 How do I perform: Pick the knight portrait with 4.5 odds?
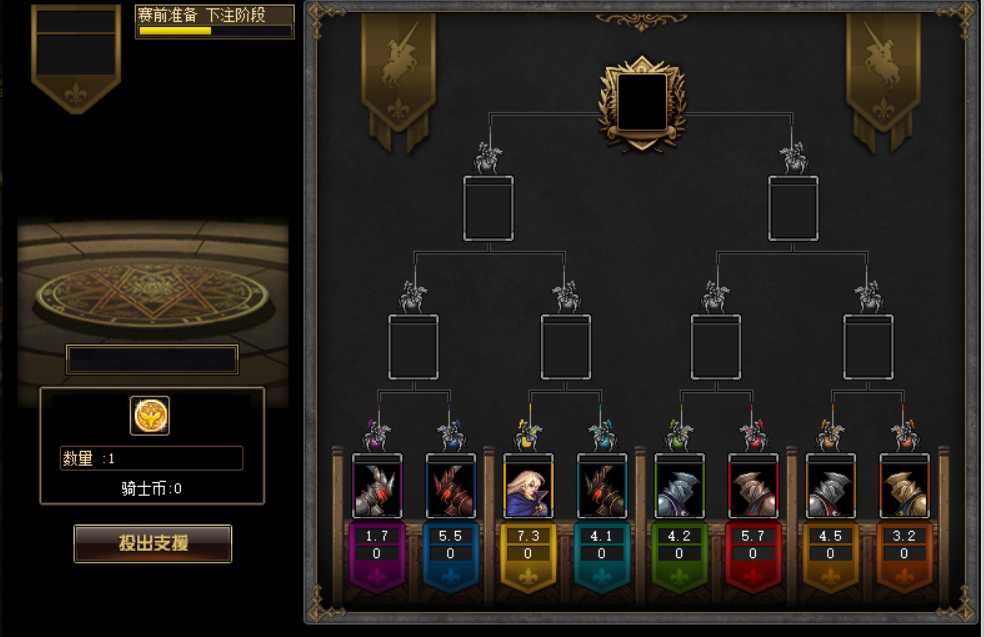click(x=830, y=488)
